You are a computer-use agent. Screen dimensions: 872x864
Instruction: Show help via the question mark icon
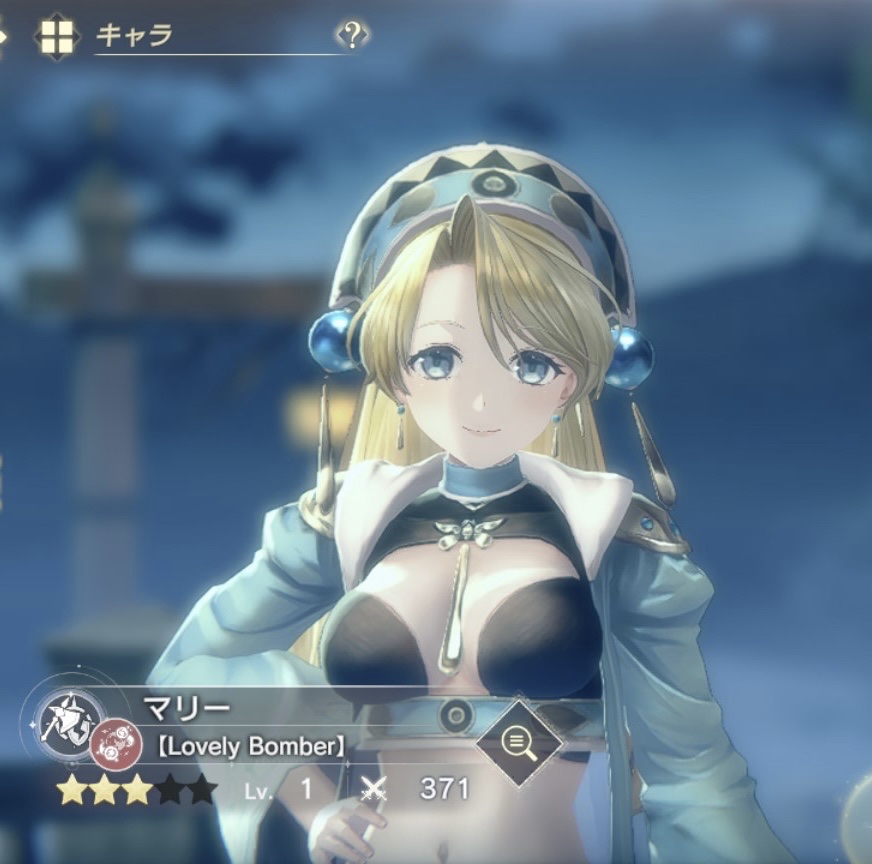pos(351,36)
